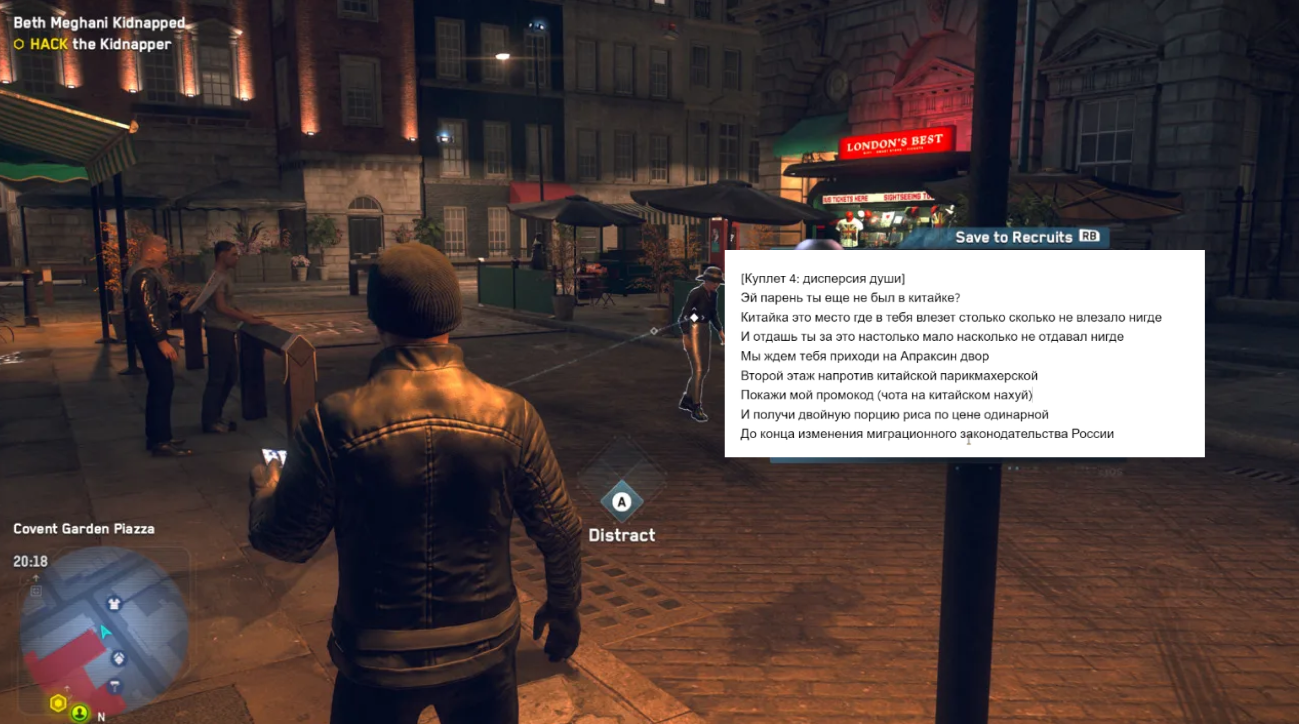This screenshot has height=724, width=1299.
Task: Activate the Distract hack label
Action: pos(622,535)
